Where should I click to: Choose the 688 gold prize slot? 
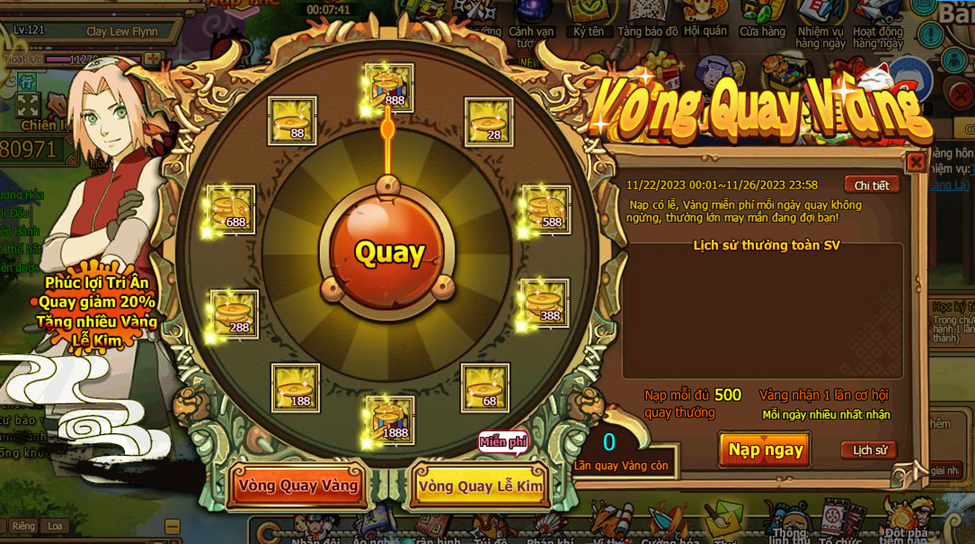(x=232, y=210)
